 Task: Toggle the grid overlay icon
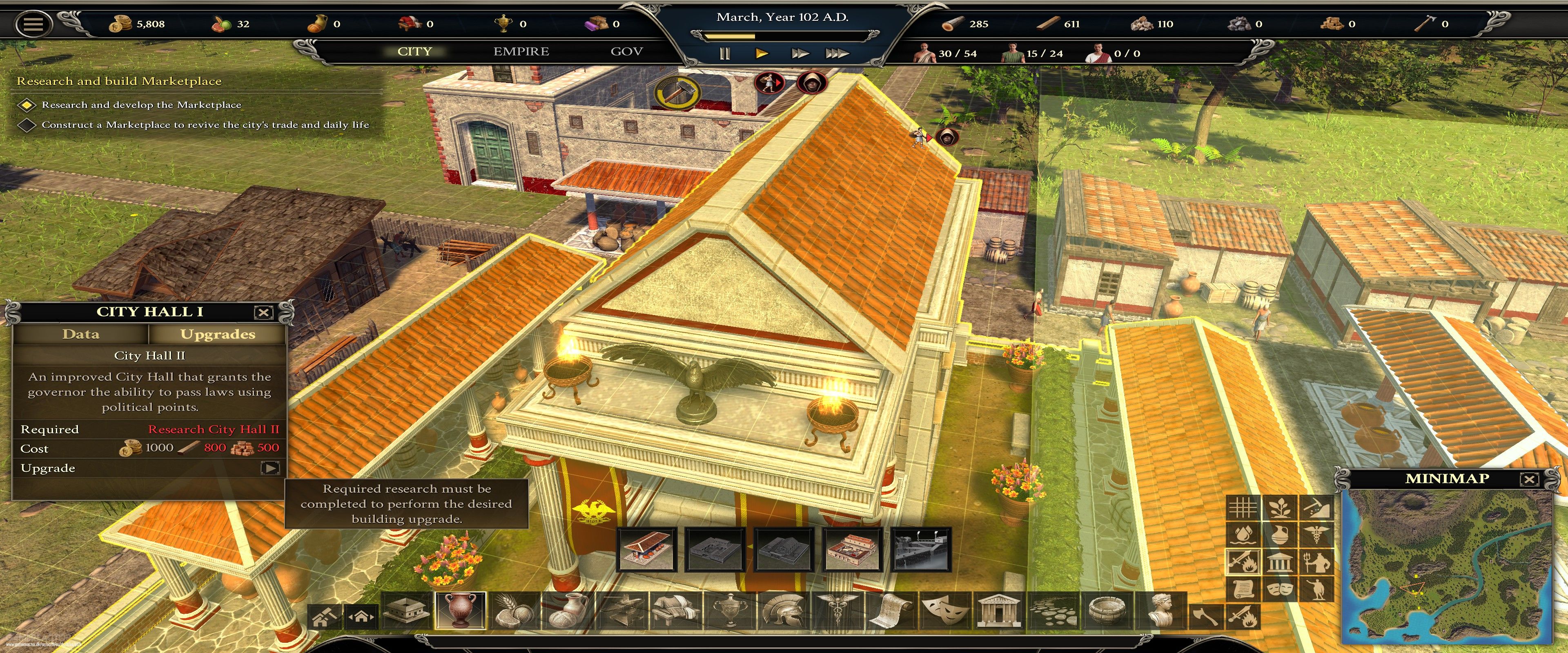click(x=1243, y=507)
